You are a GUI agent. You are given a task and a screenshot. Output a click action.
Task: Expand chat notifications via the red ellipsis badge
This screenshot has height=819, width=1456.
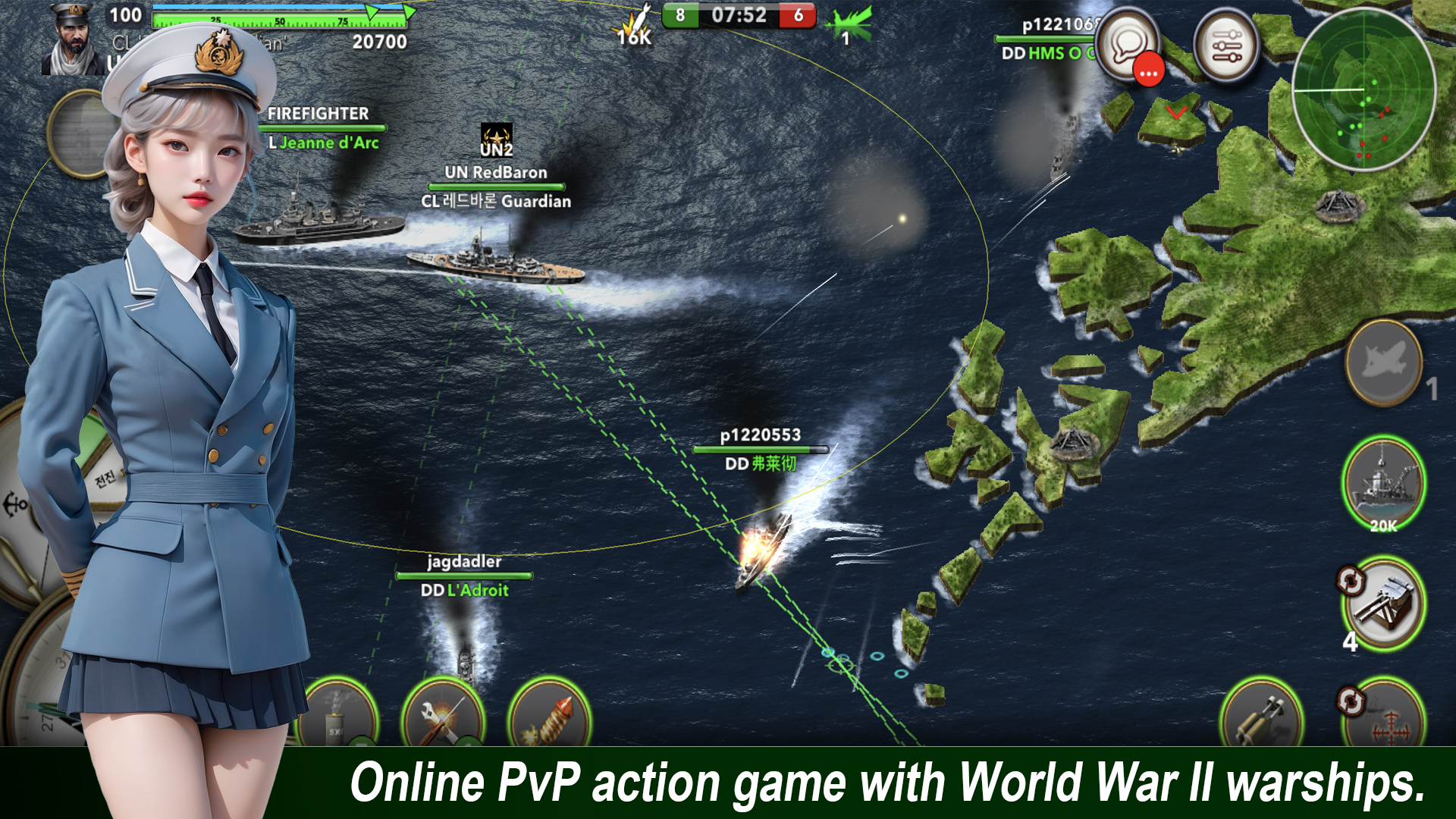[1147, 68]
